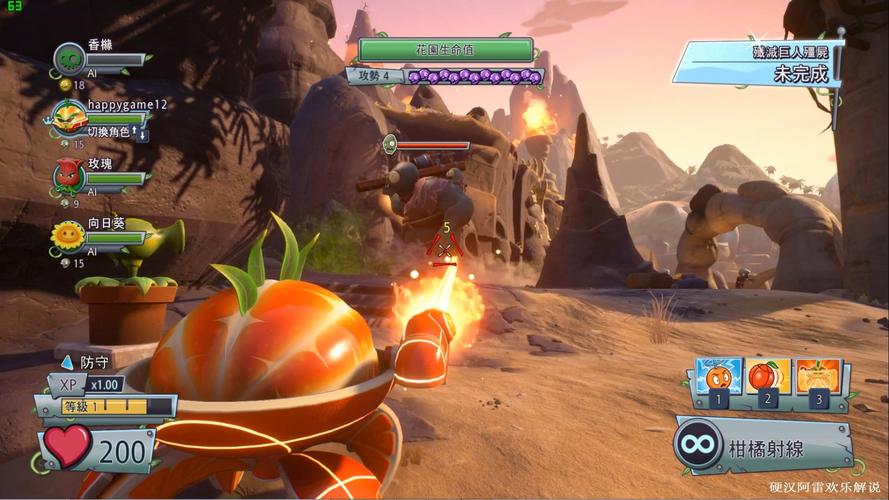Click the 切換角色 switch character arrows
This screenshot has height=500, width=889.
[x=142, y=133]
